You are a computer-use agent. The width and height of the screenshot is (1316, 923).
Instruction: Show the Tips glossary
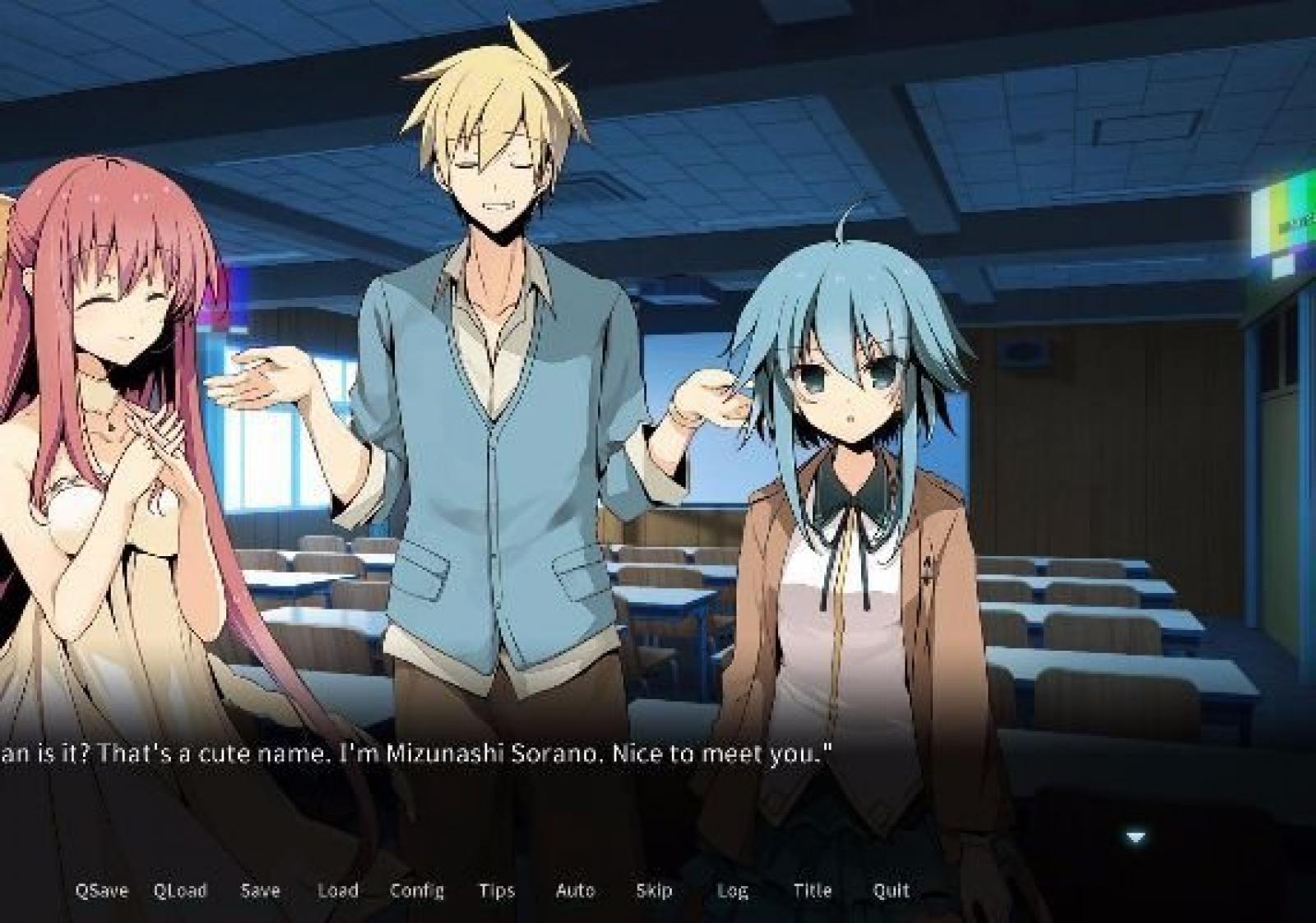(x=497, y=890)
